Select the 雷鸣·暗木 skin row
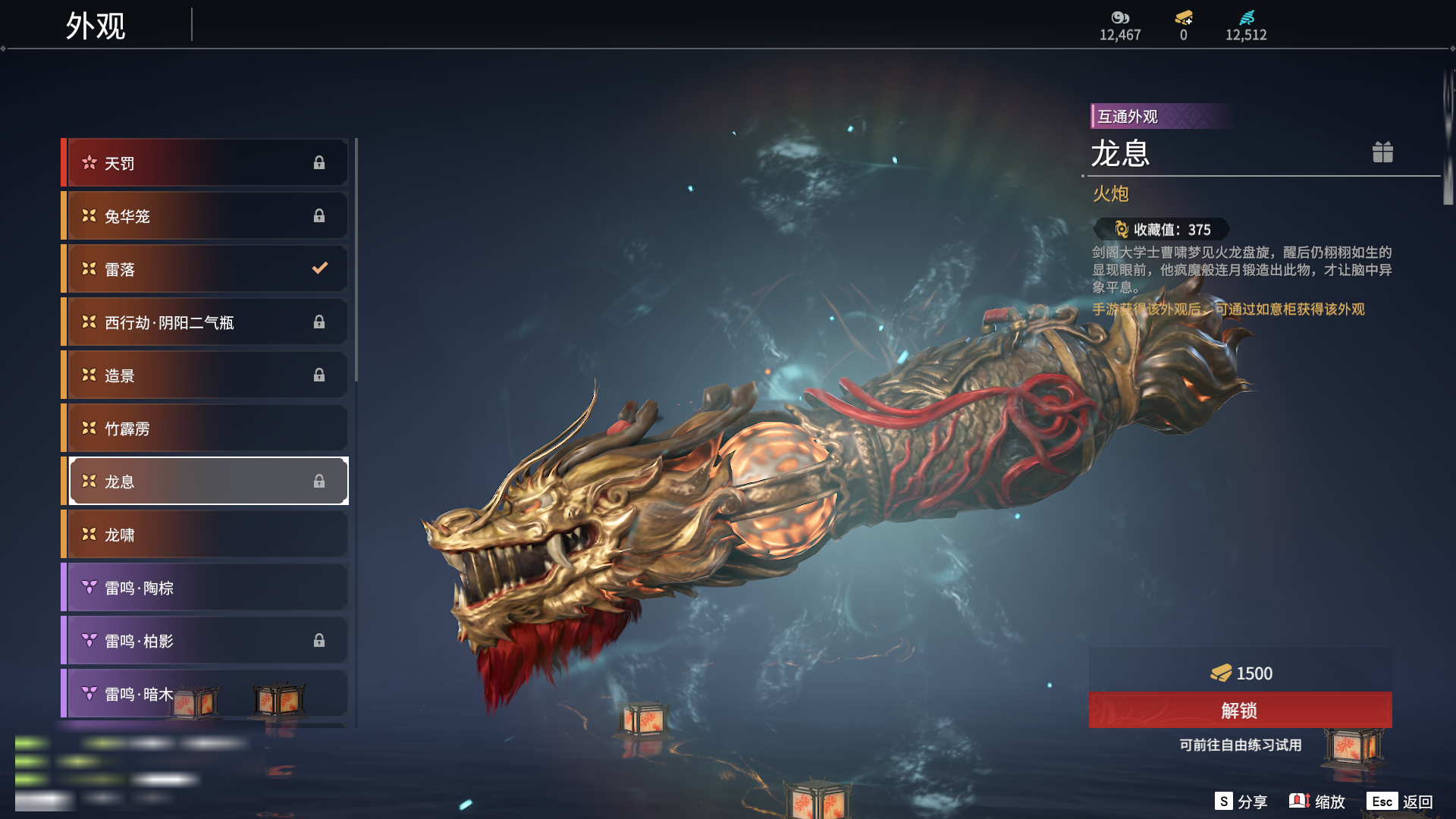The image size is (1456, 819). 136,693
